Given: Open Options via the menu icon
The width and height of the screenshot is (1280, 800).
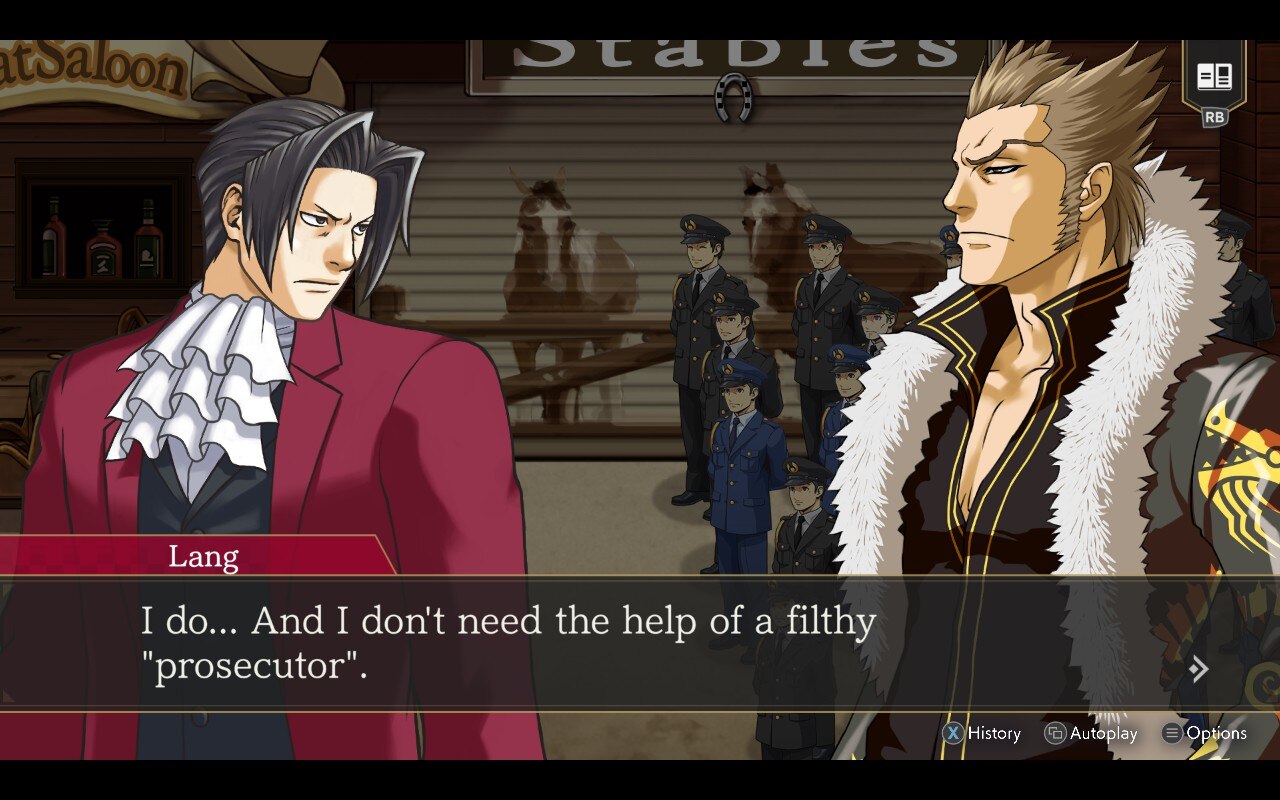Looking at the screenshot, I should pyautogui.click(x=1171, y=733).
